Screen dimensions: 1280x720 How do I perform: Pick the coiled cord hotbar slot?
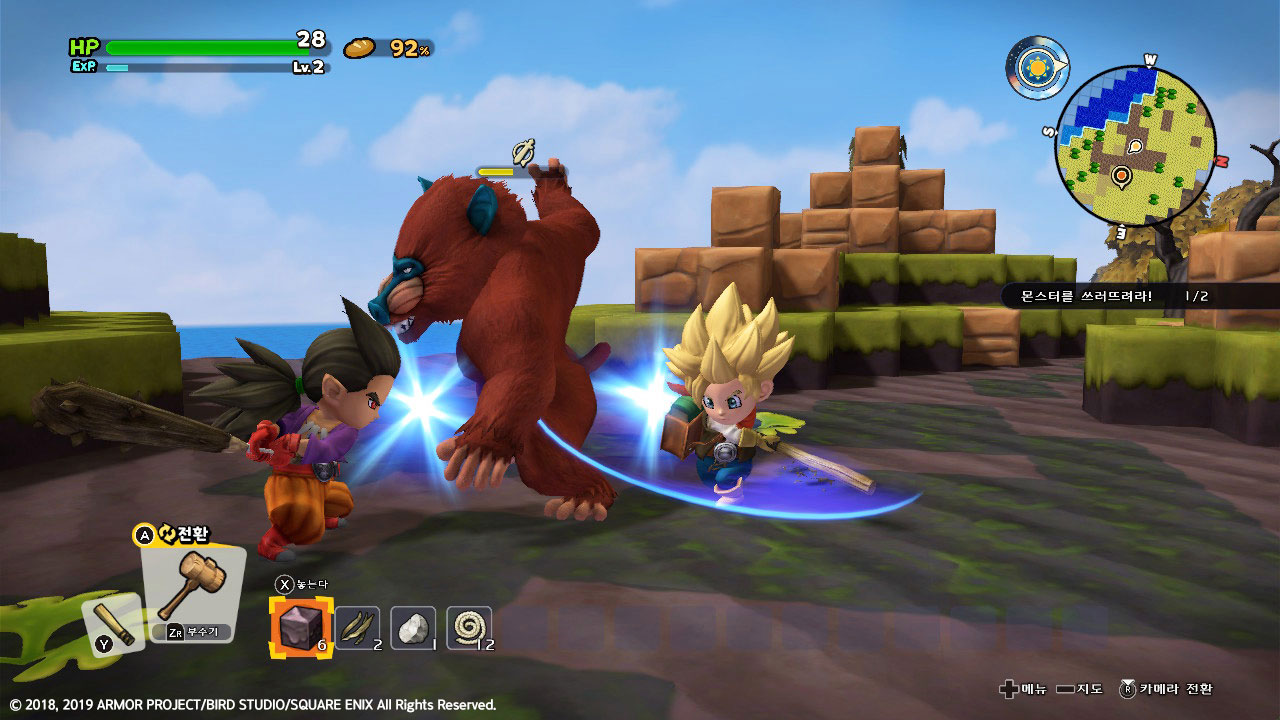[x=468, y=628]
